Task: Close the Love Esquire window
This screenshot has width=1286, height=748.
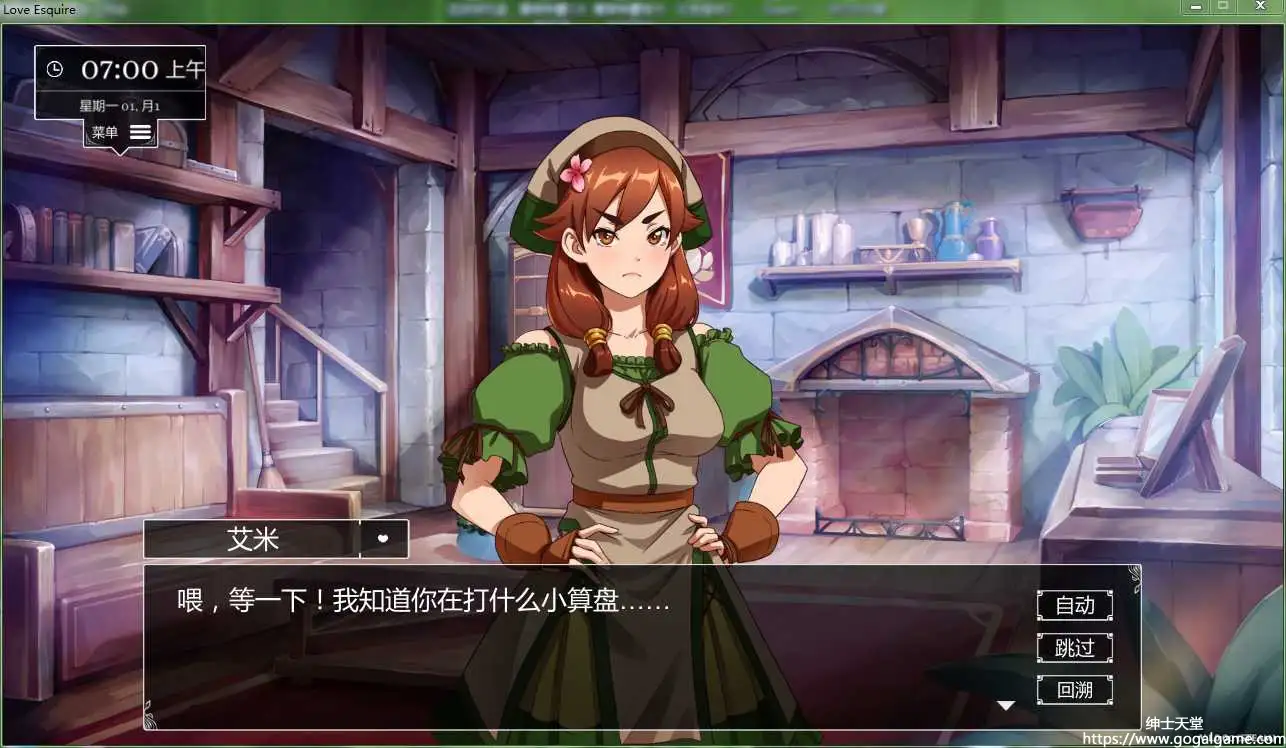Action: (1260, 8)
